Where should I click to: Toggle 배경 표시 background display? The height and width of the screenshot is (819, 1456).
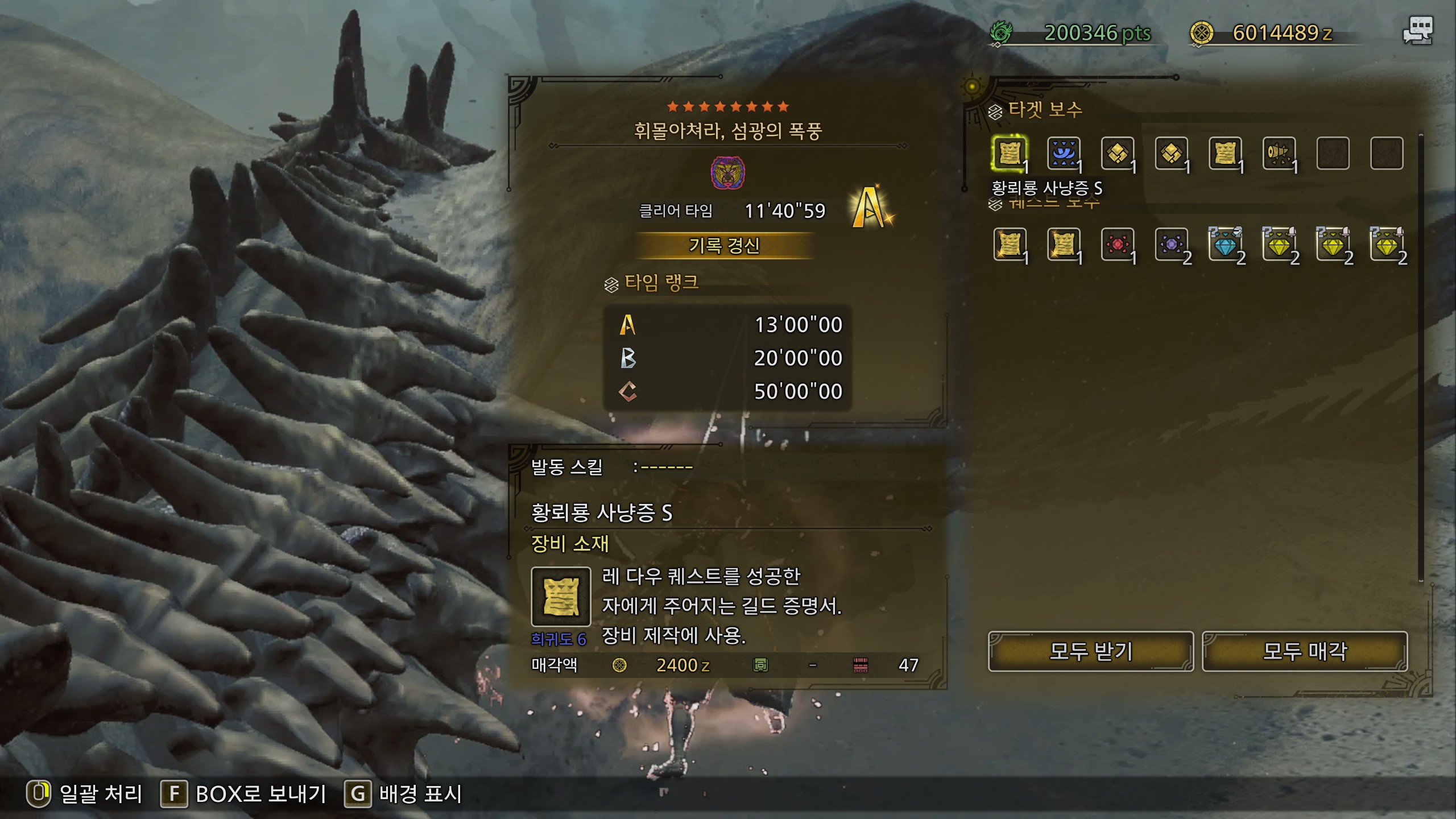click(x=404, y=794)
